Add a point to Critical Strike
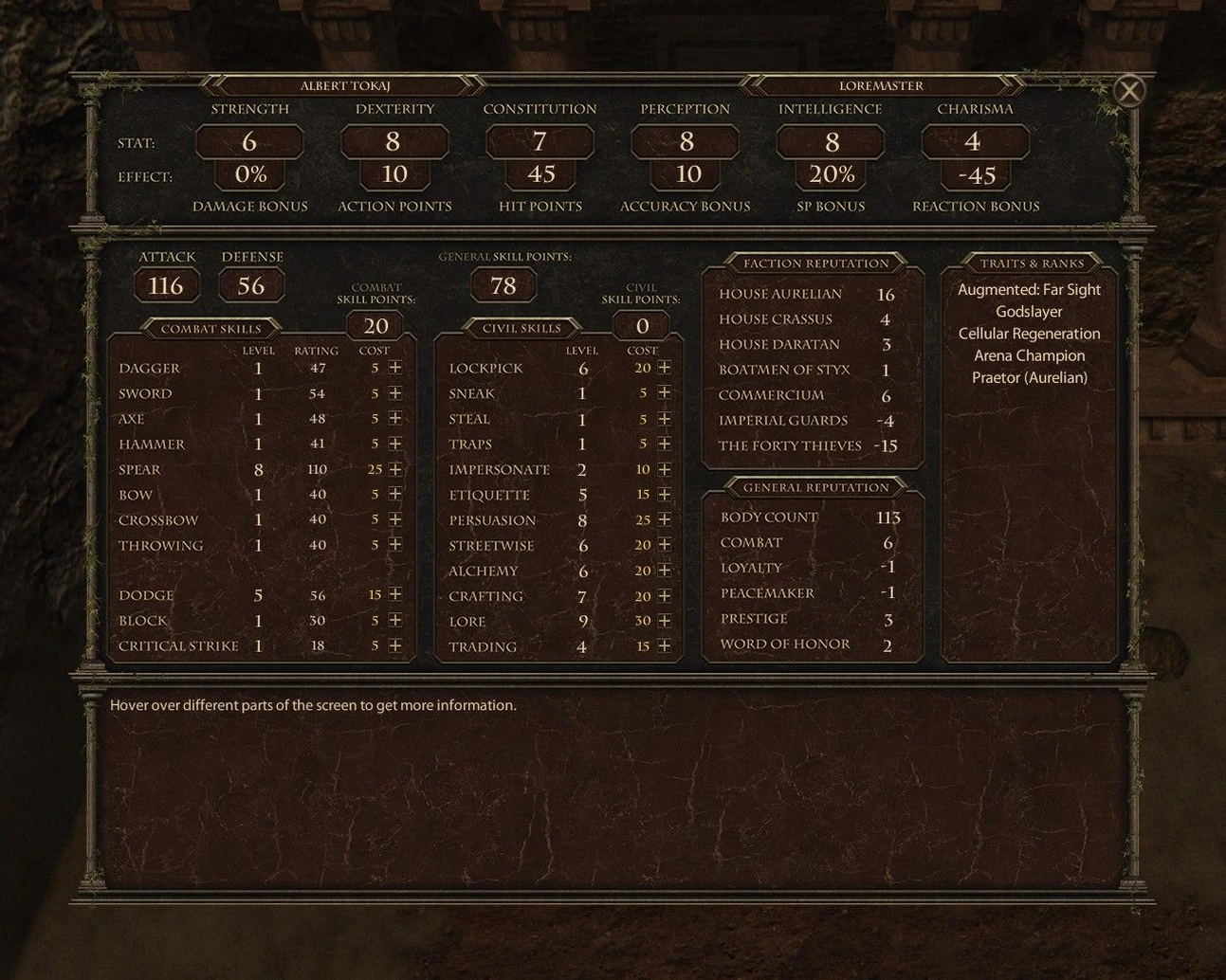 pyautogui.click(x=395, y=645)
